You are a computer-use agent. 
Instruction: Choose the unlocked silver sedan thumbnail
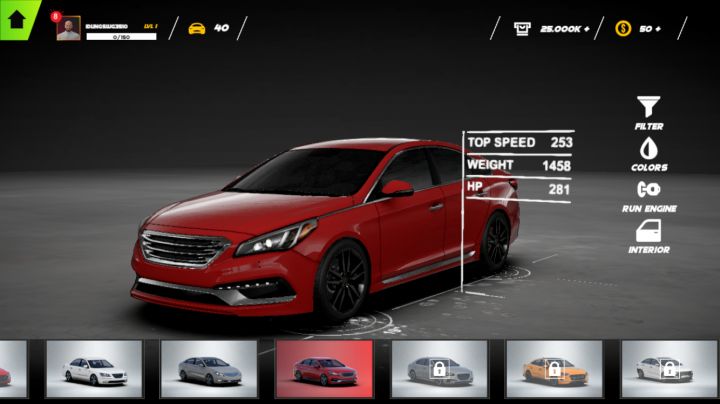click(x=209, y=369)
